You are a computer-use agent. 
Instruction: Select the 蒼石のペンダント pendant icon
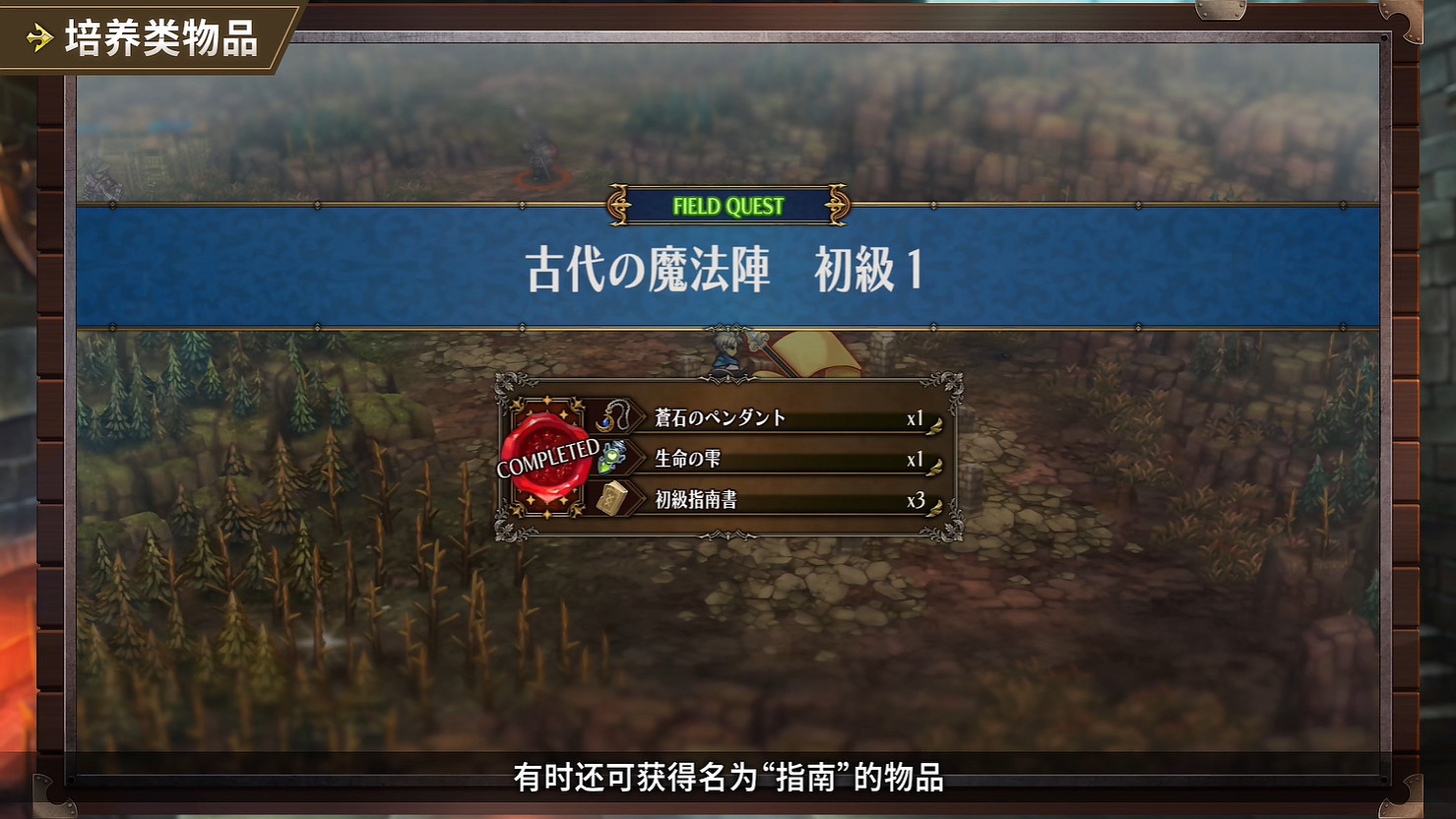point(612,416)
